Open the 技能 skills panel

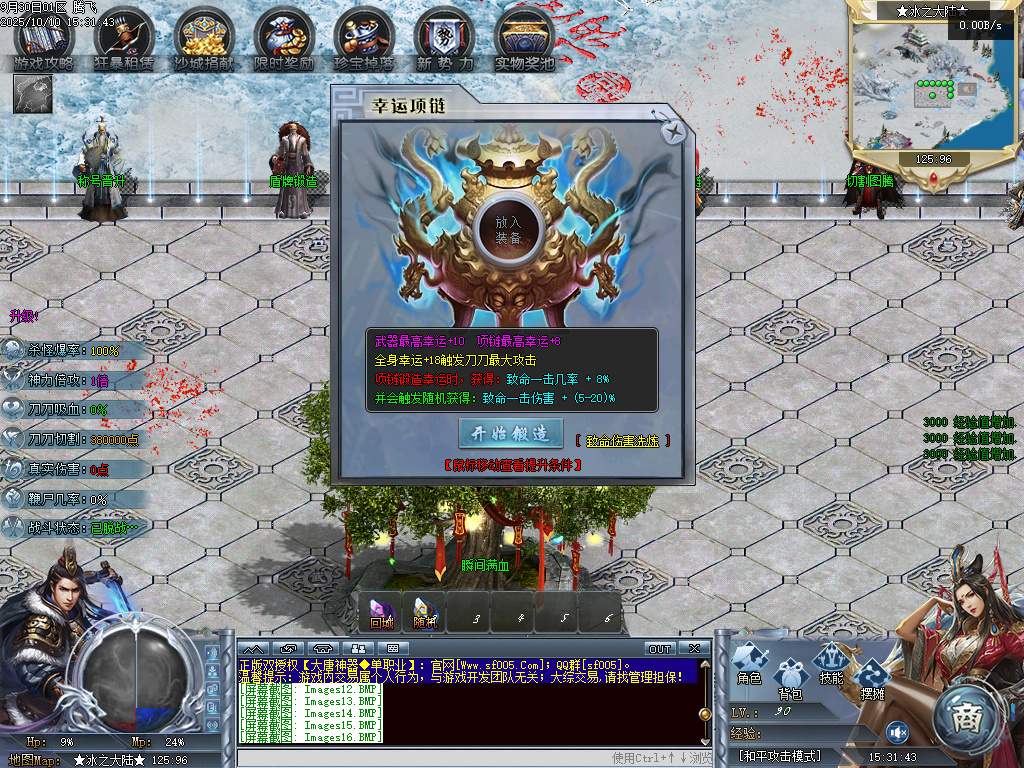pos(831,664)
